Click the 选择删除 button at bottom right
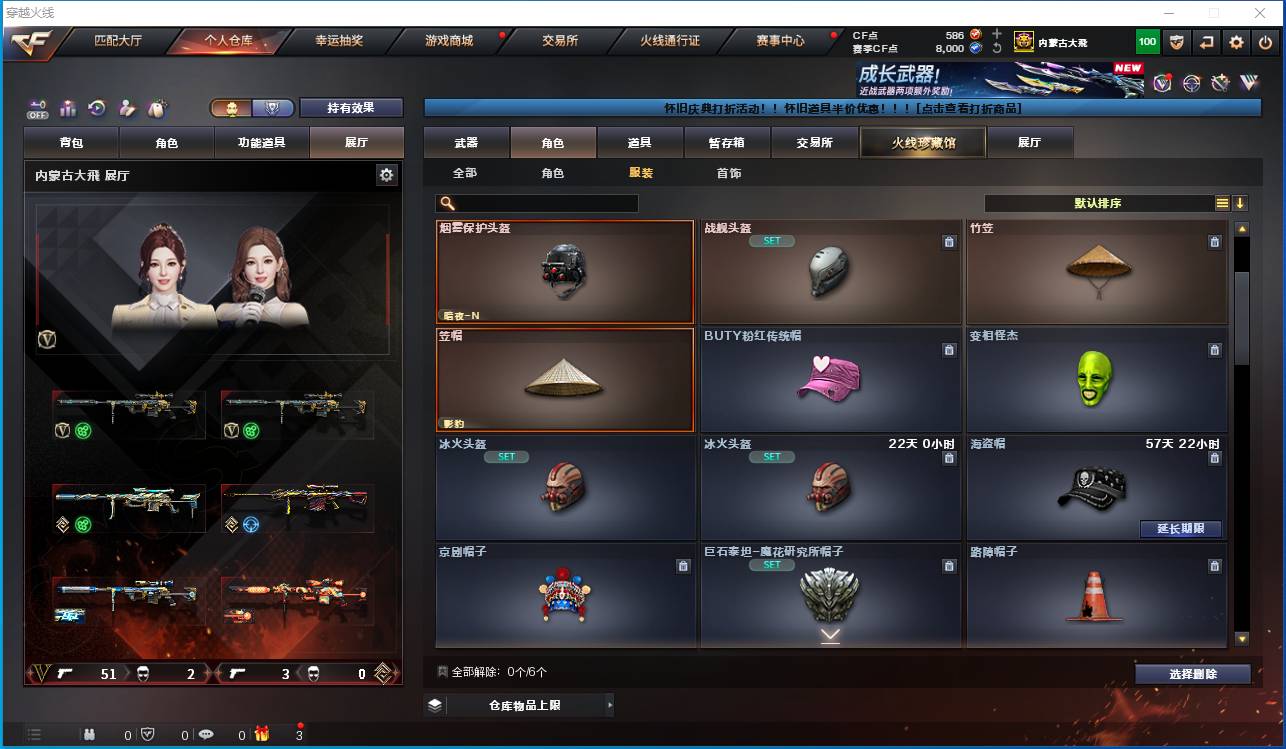This screenshot has width=1286, height=749. point(1192,673)
